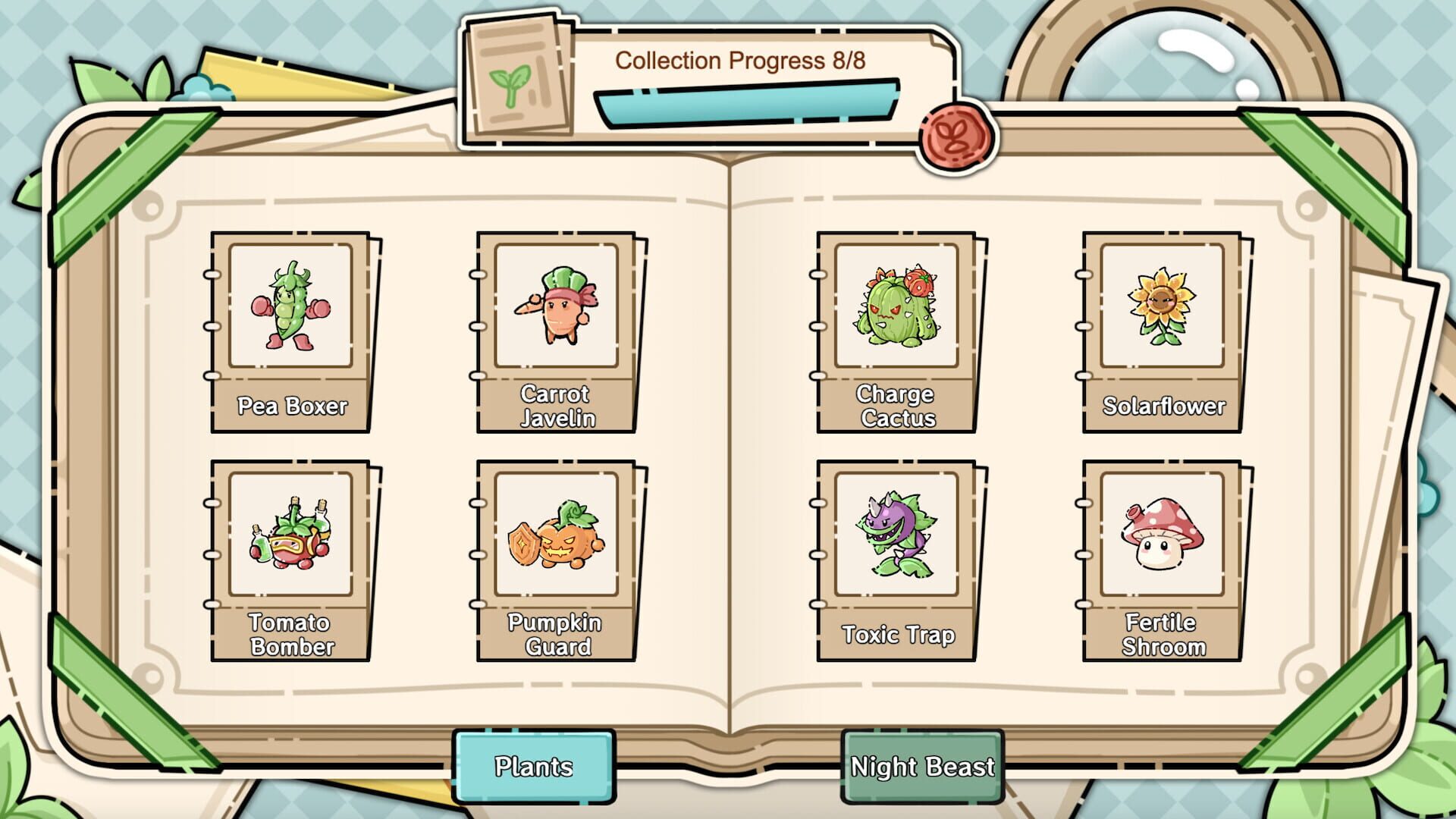Image resolution: width=1456 pixels, height=819 pixels.
Task: Open the Night Beast tab
Action: [924, 766]
